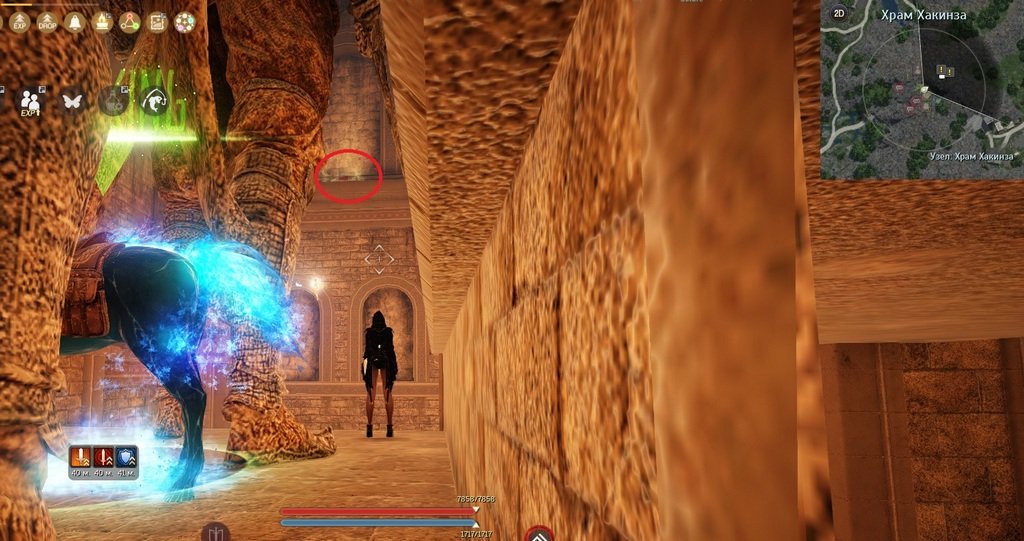Click the EXP boost icon
The width and height of the screenshot is (1024, 541).
21,21
